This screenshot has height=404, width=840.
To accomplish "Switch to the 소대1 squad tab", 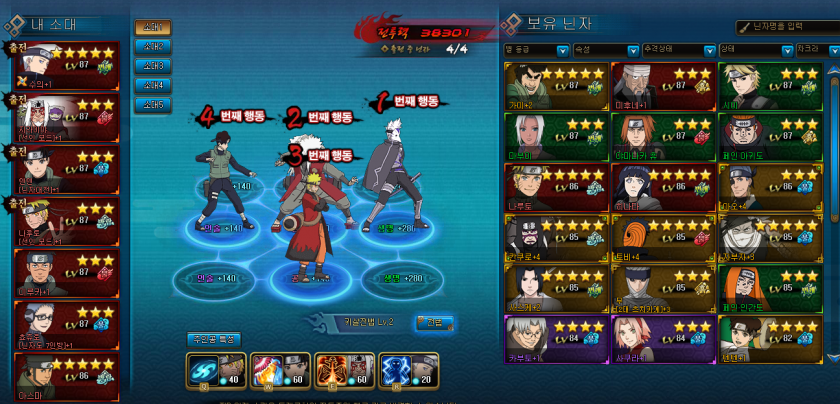I will pos(152,28).
